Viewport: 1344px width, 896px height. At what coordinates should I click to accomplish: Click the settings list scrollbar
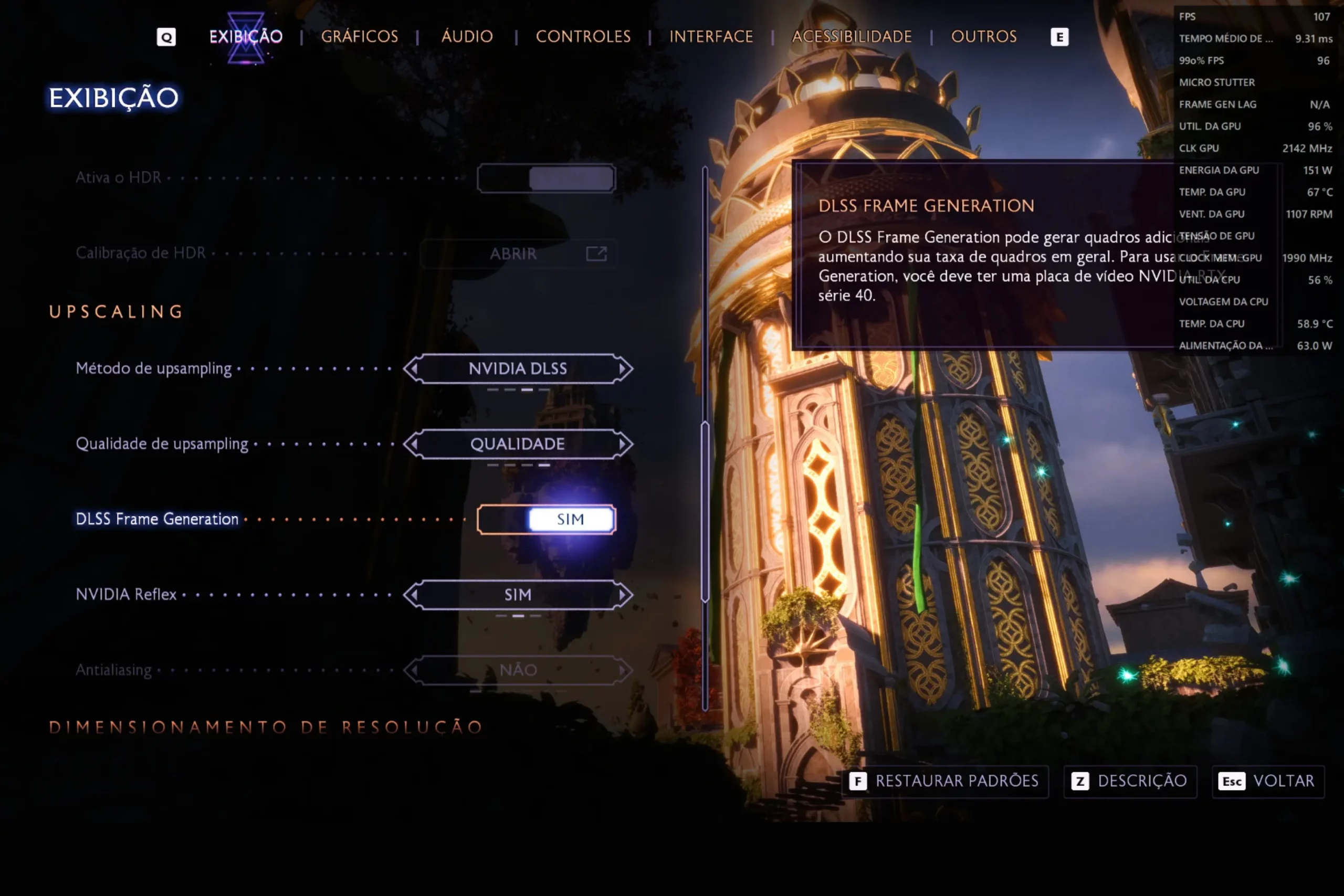tap(705, 511)
